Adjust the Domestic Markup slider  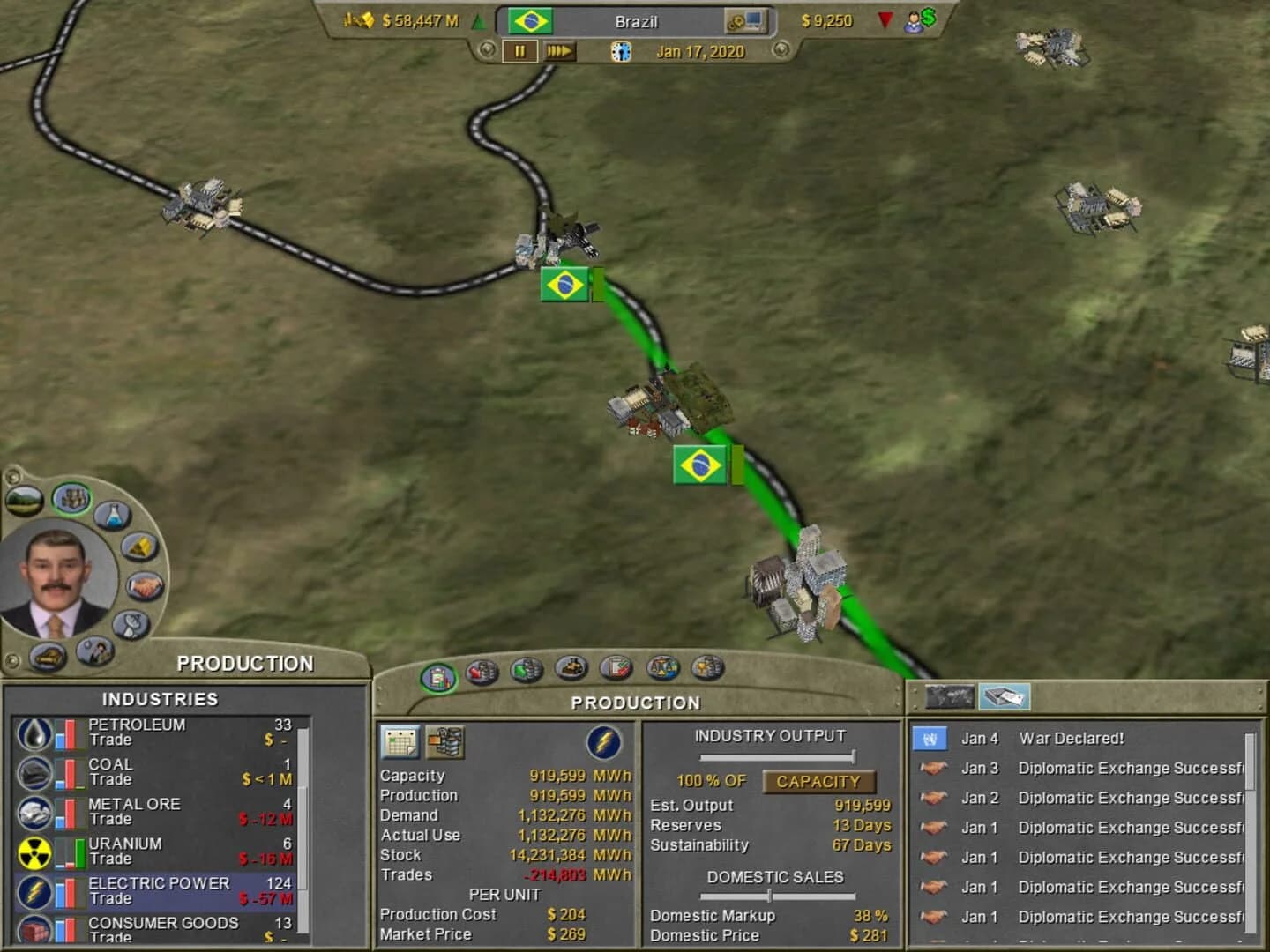click(x=770, y=896)
